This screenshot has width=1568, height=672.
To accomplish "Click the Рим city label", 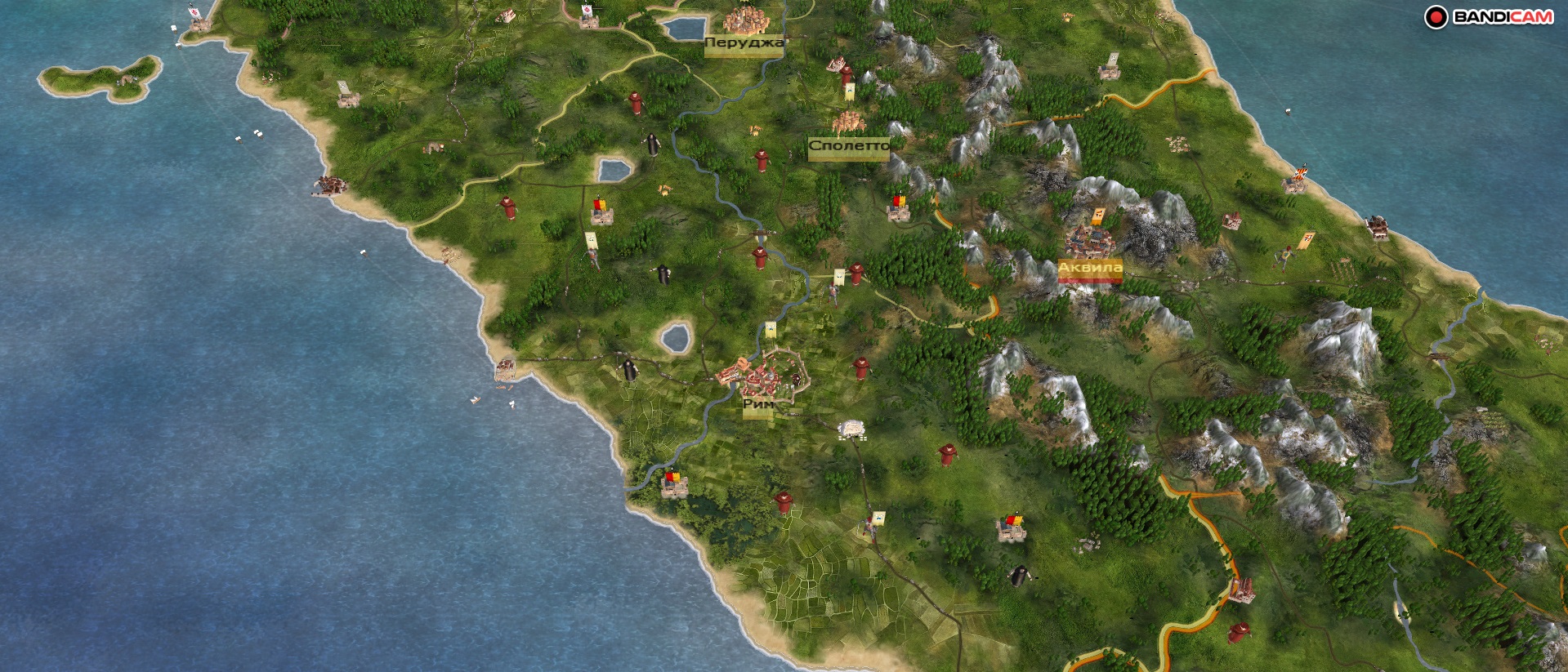I will [x=758, y=404].
